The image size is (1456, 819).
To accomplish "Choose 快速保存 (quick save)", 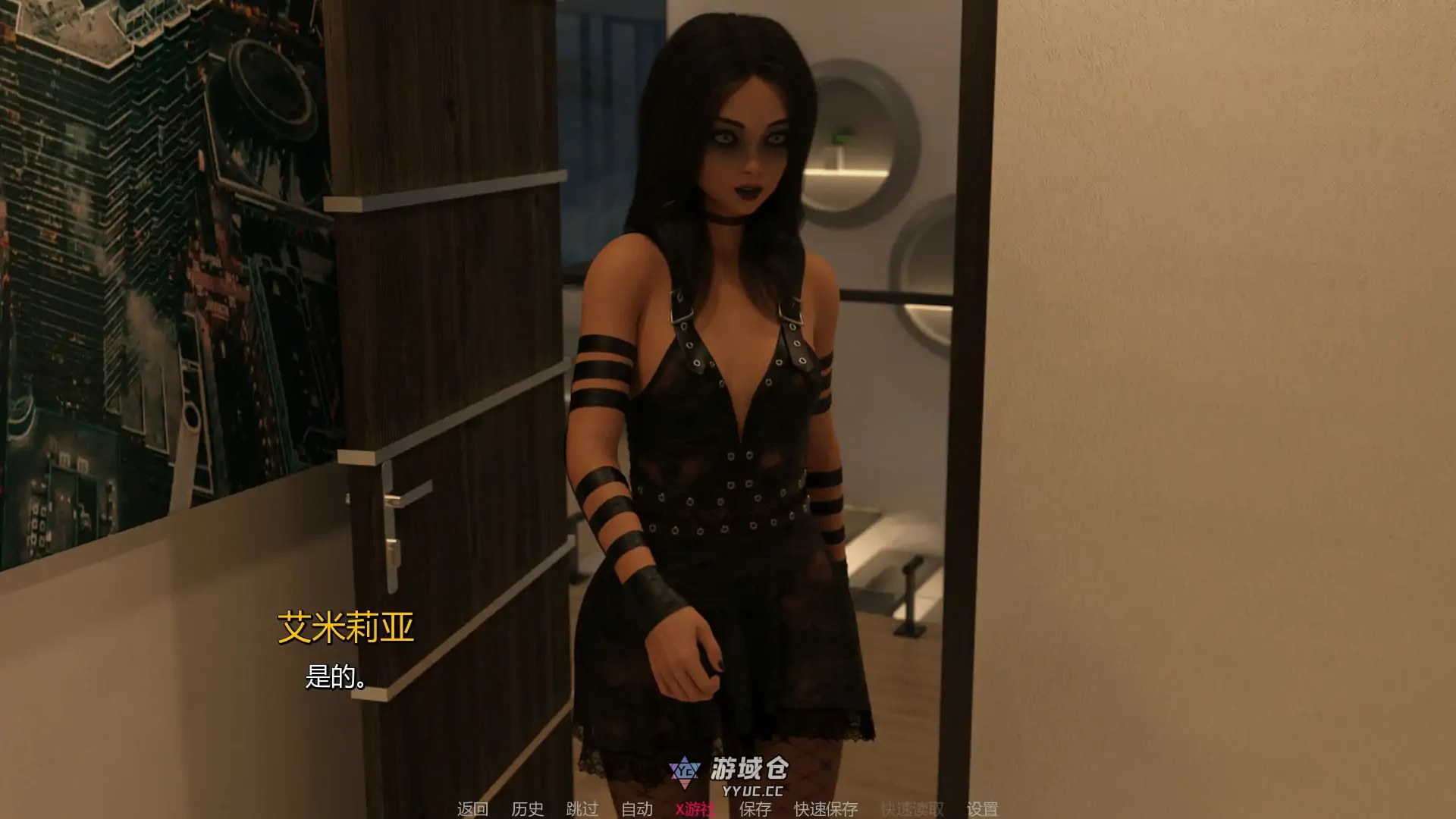I will click(826, 809).
